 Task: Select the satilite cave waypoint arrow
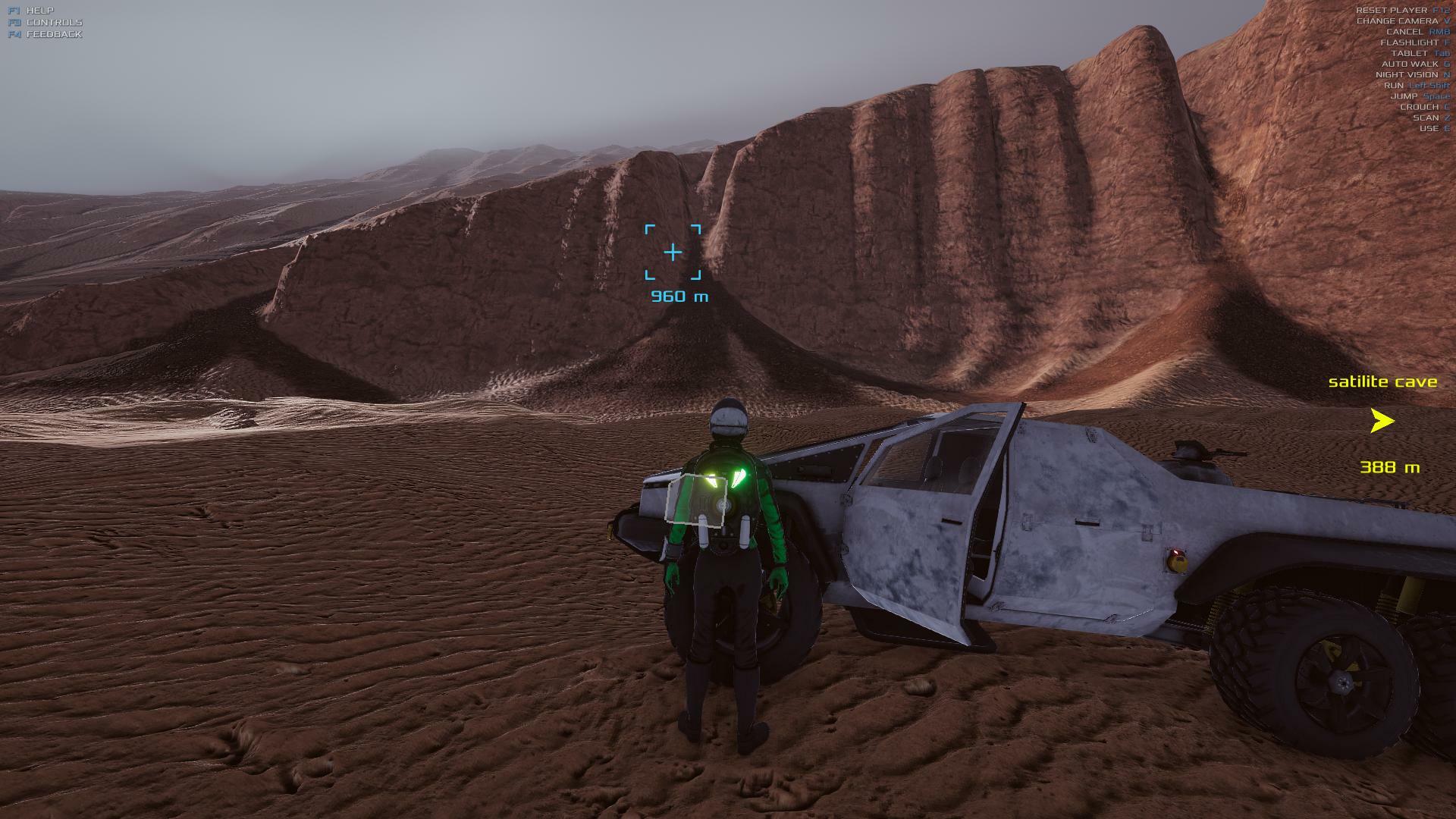[1382, 421]
